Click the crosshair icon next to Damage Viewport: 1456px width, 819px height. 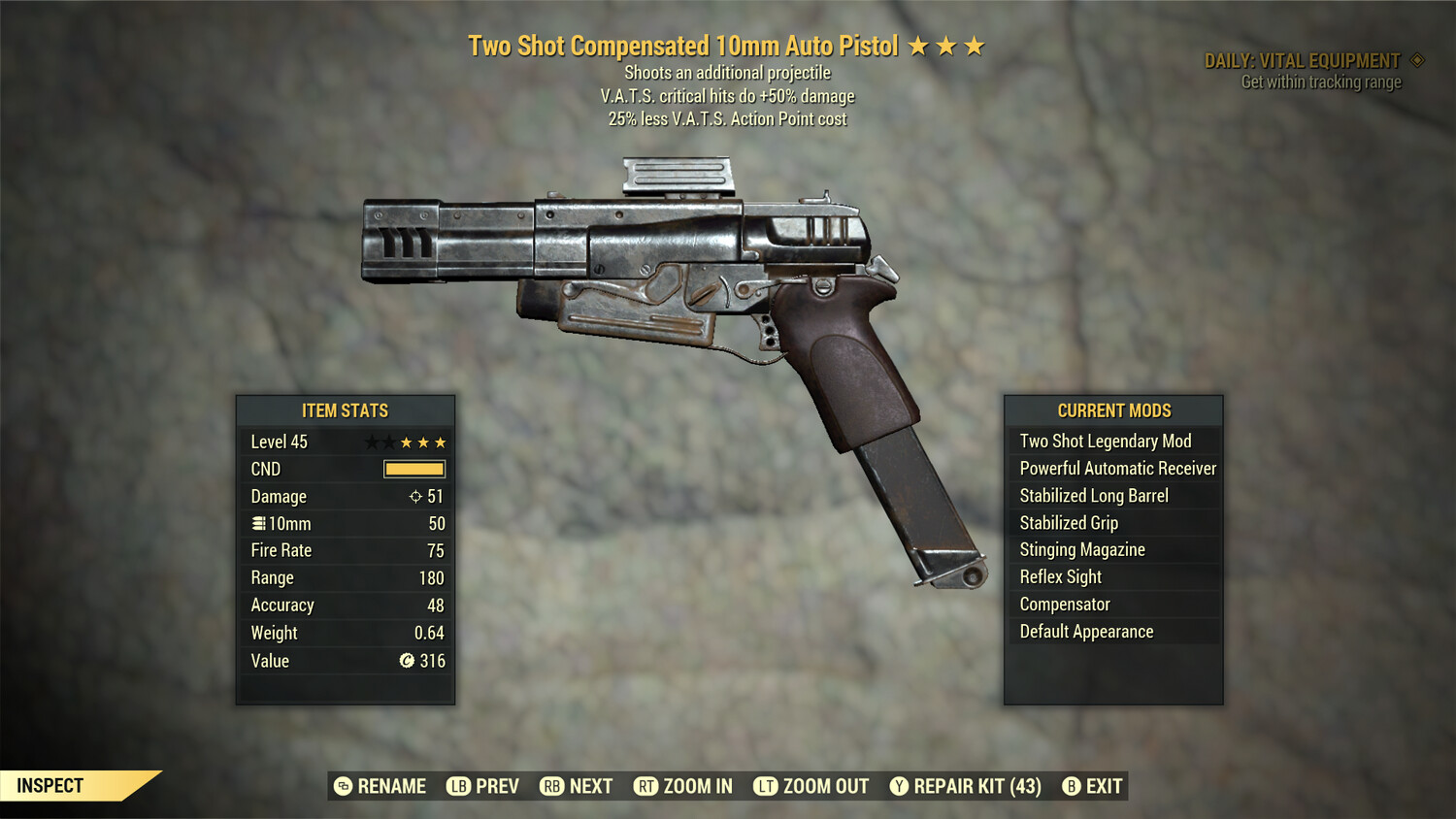[x=415, y=496]
